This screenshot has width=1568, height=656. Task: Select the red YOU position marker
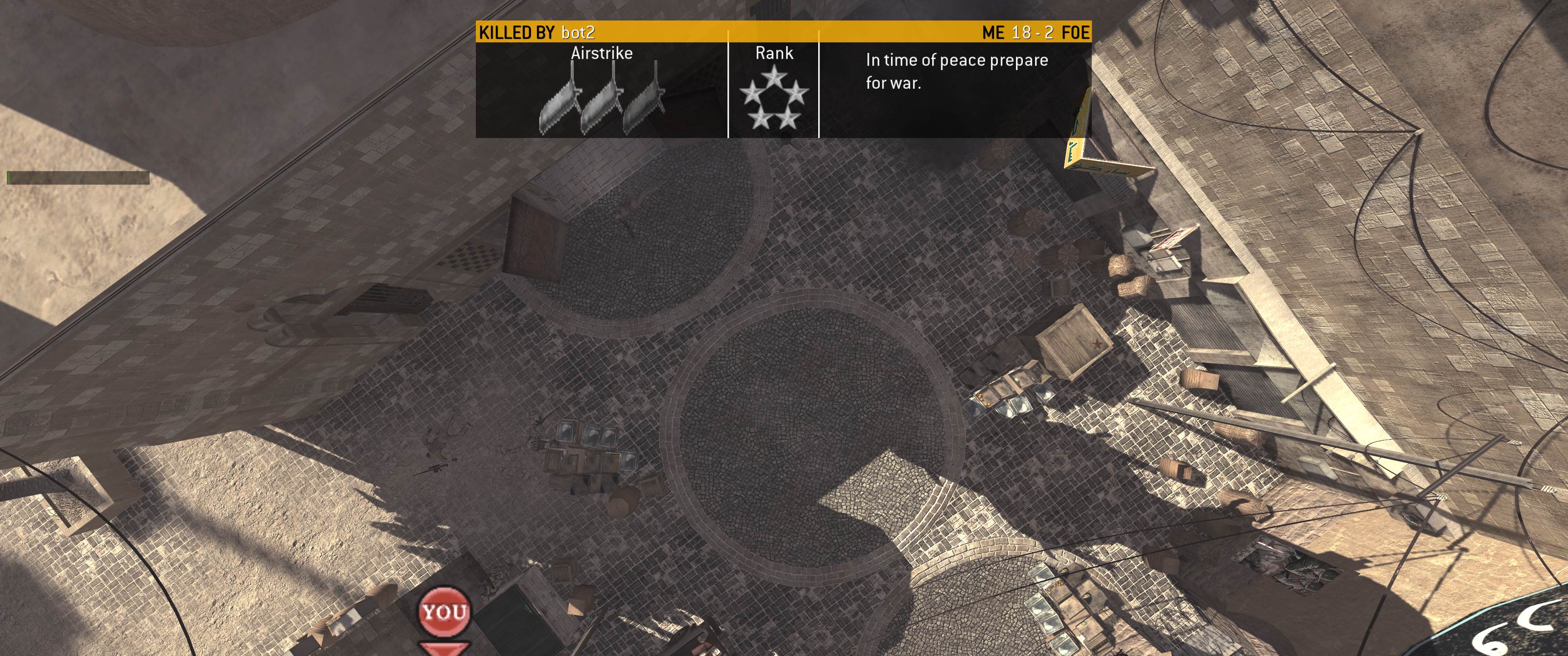coord(444,611)
